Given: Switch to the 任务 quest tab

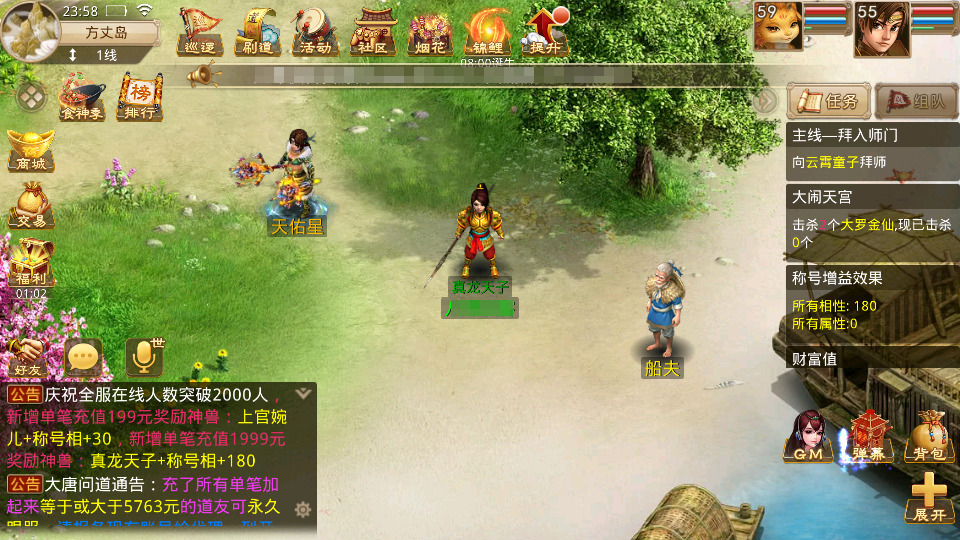Looking at the screenshot, I should click(x=828, y=101).
